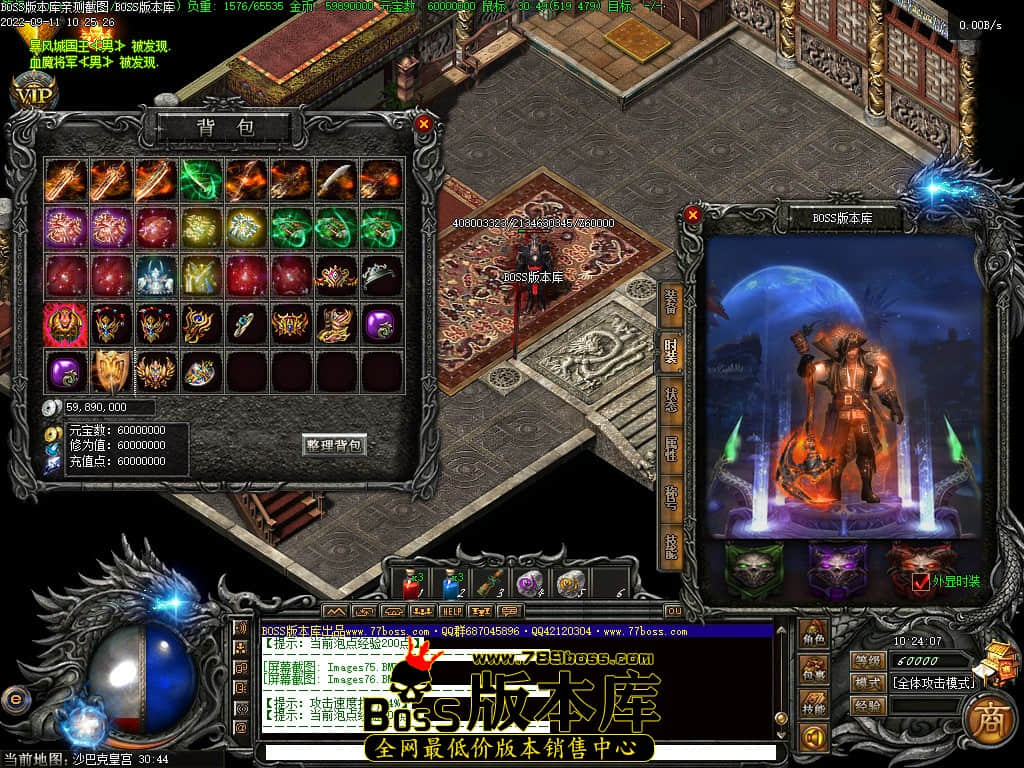Use the red health potion hotbar slot
The image size is (1024, 768).
[x=411, y=582]
